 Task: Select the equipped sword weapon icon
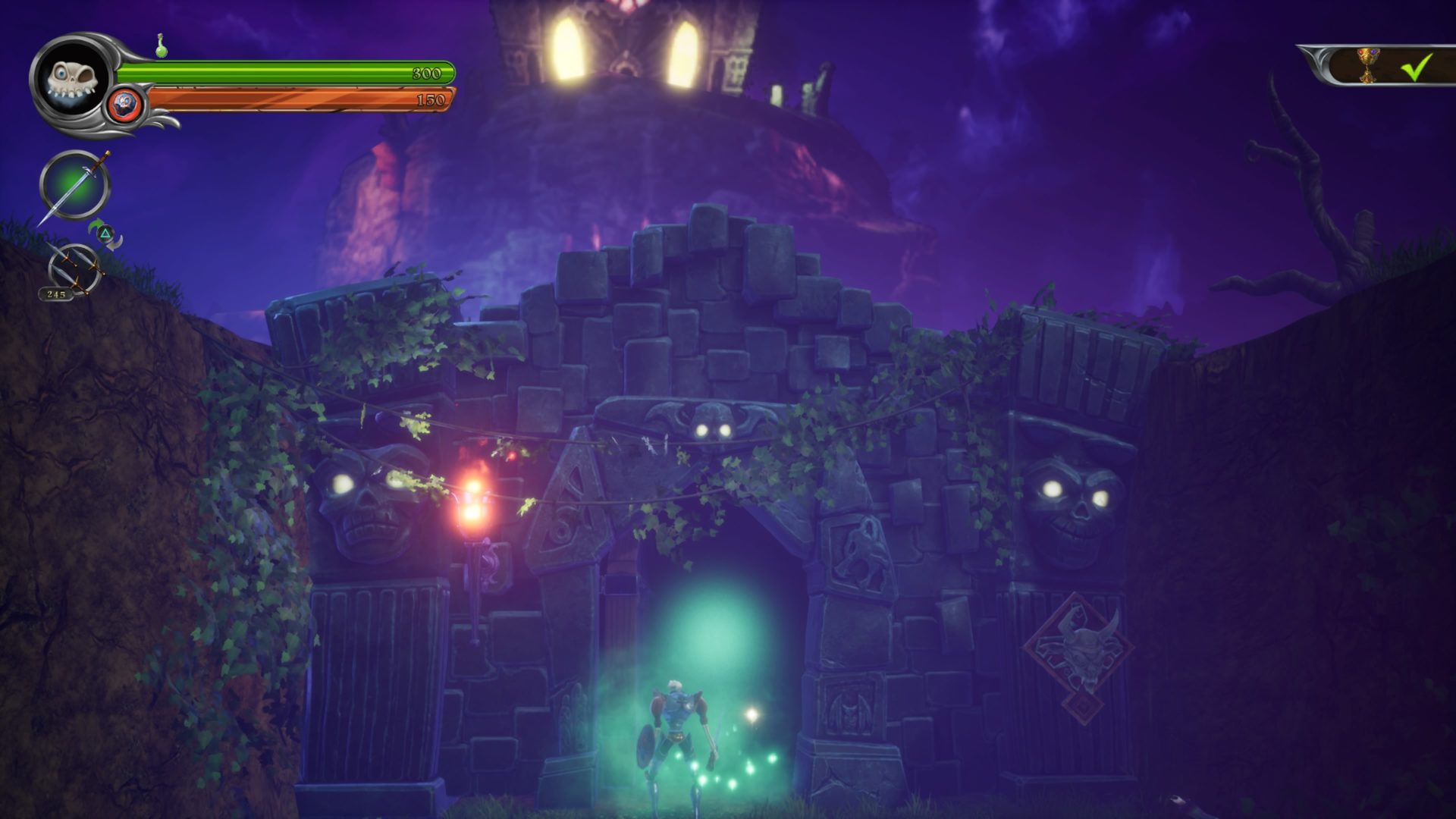(74, 185)
